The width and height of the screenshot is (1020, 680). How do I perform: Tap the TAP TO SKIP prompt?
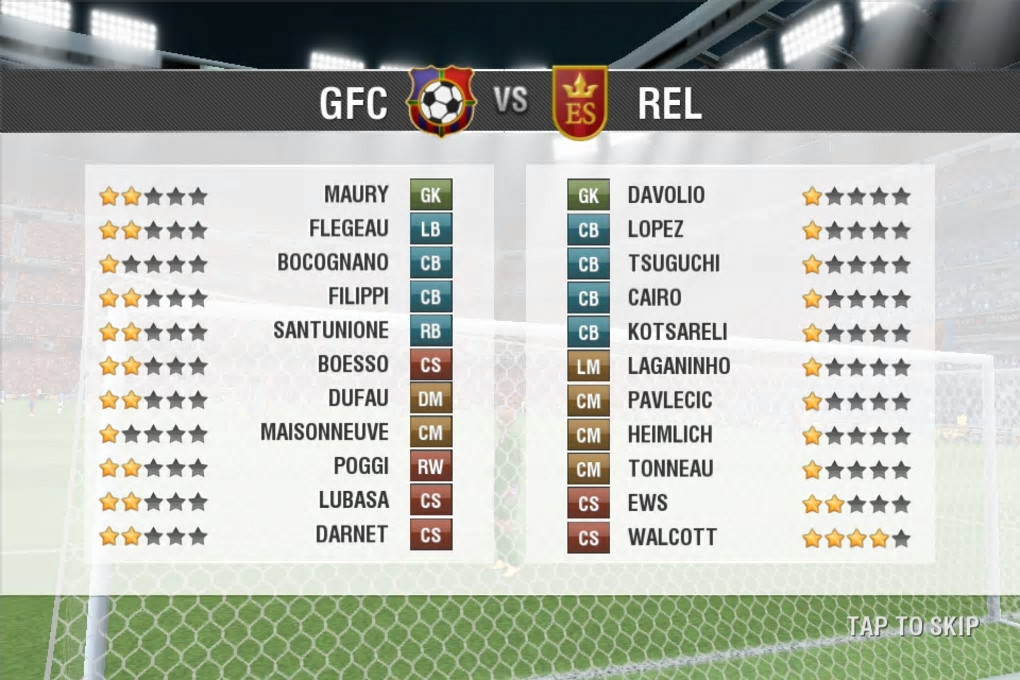tap(912, 627)
